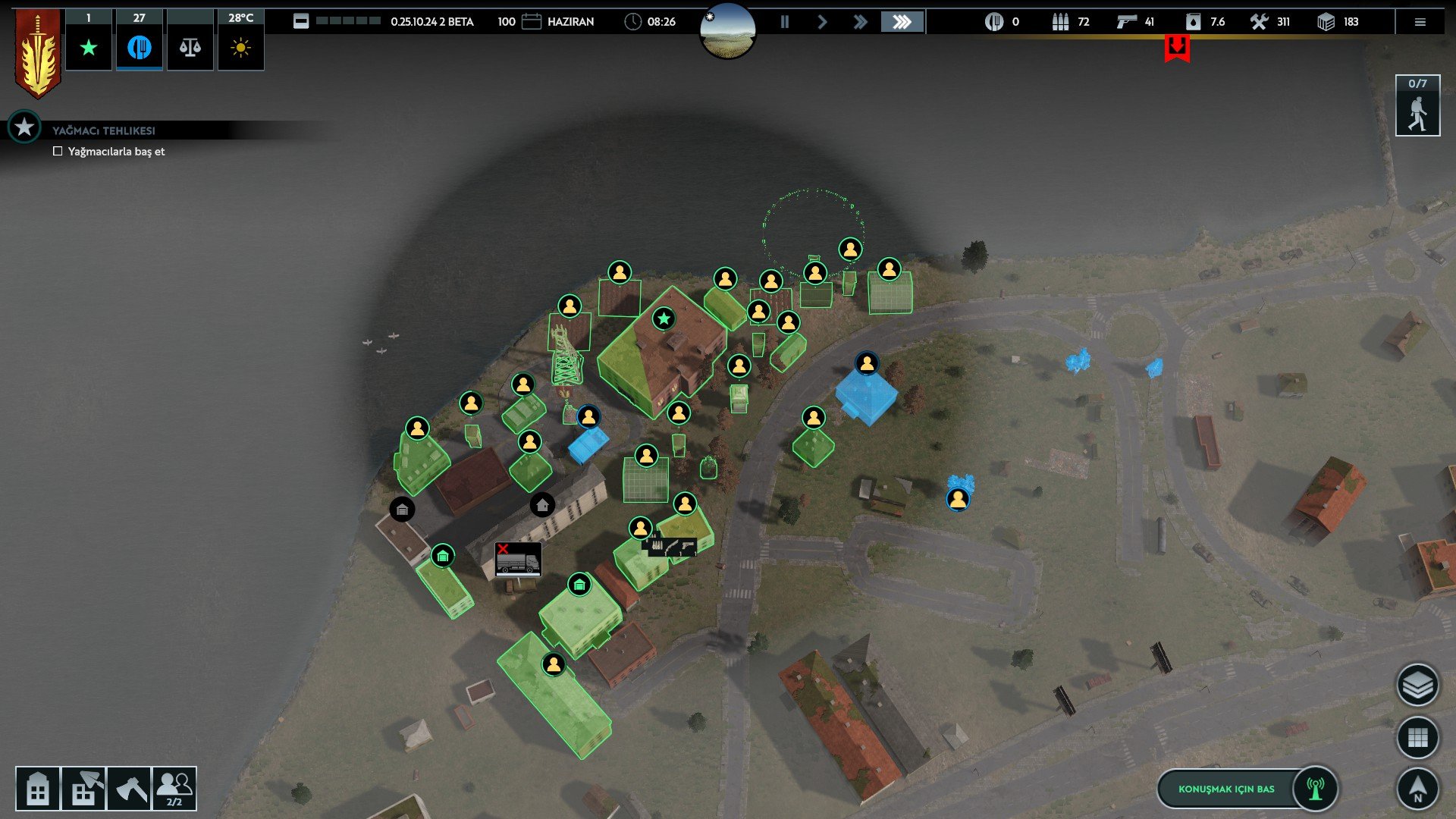Open the construction trowel menu
The image size is (1456, 819).
pyautogui.click(x=83, y=789)
